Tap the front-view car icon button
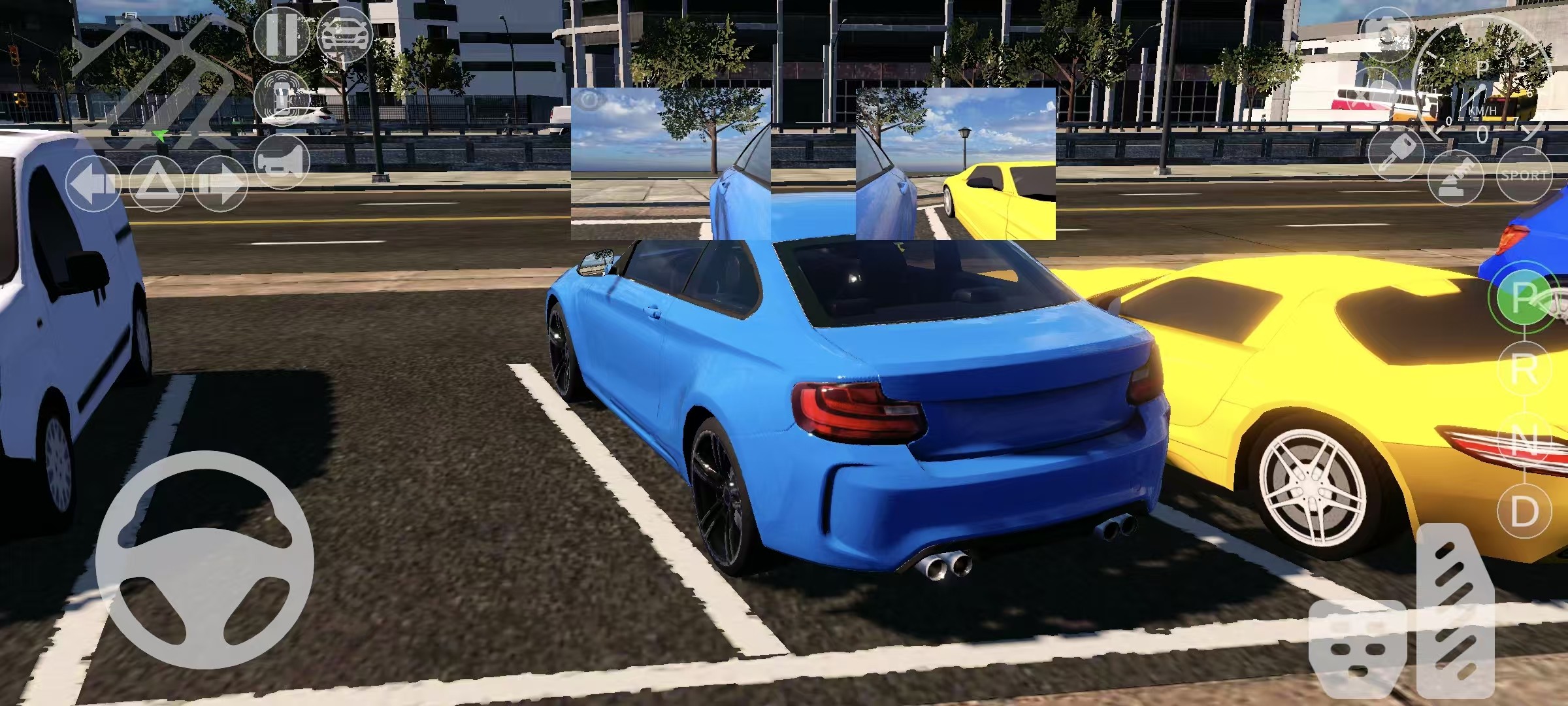Viewport: 1568px width, 706px height. pos(344,35)
